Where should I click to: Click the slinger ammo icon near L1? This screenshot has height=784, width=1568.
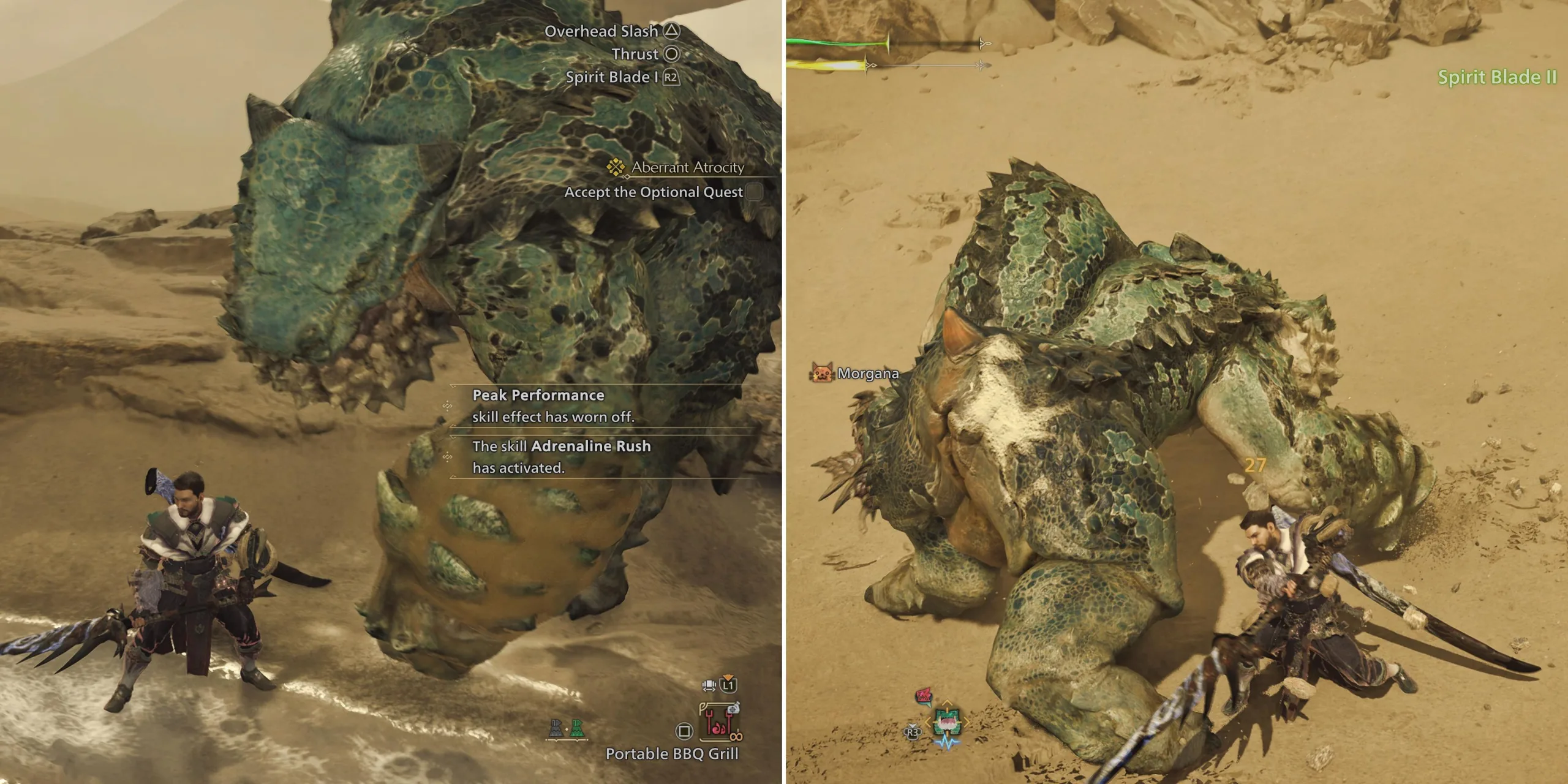(x=709, y=686)
